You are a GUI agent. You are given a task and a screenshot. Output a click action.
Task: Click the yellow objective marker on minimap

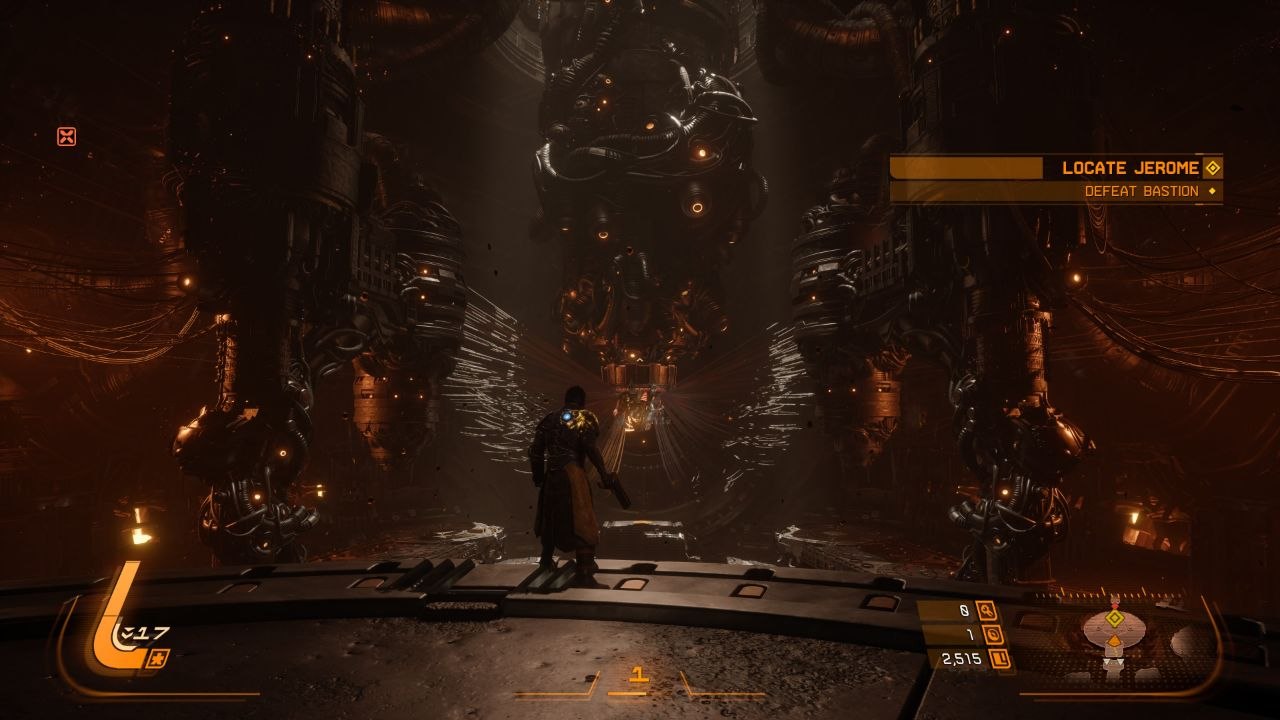(1115, 619)
